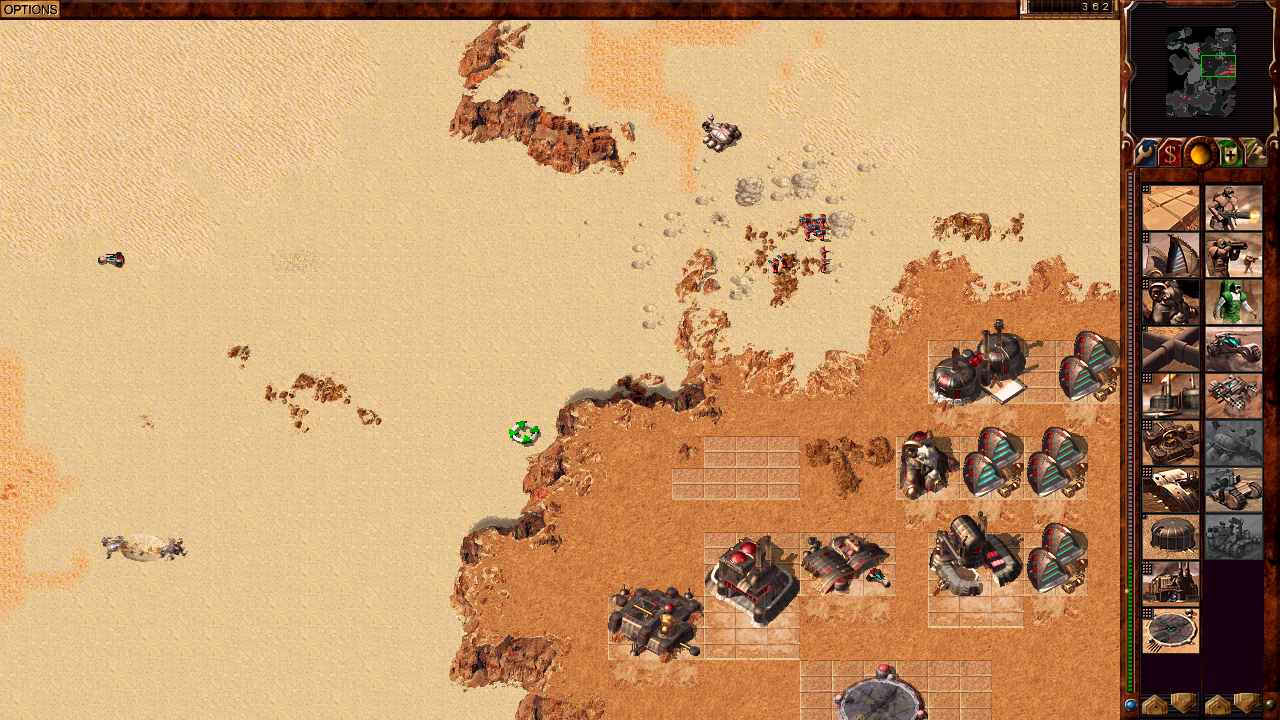Viewport: 1280px width, 720px height.
Task: Select the landing pad build icon
Action: pyautogui.click(x=1171, y=631)
